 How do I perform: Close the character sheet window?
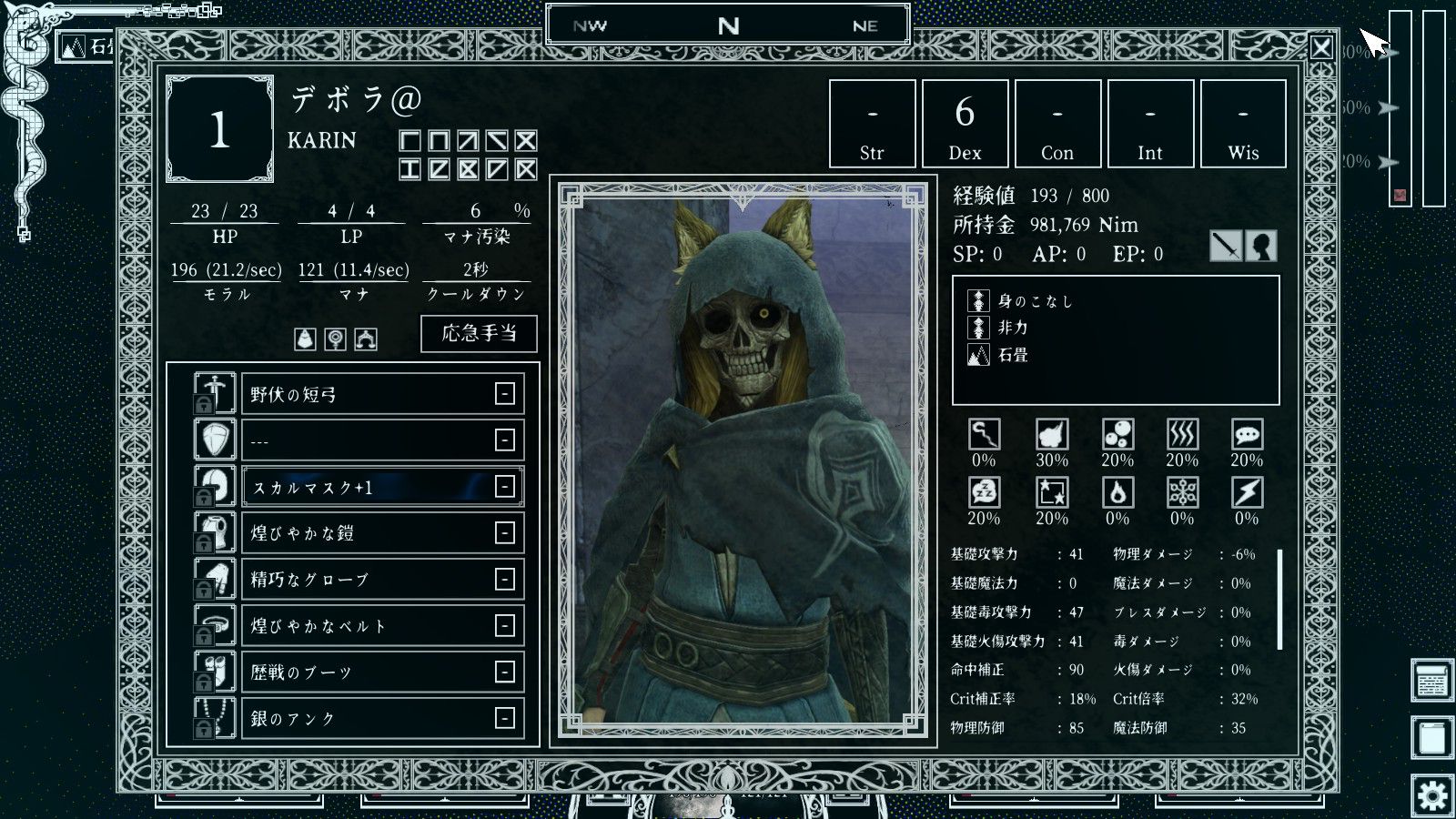[1321, 47]
